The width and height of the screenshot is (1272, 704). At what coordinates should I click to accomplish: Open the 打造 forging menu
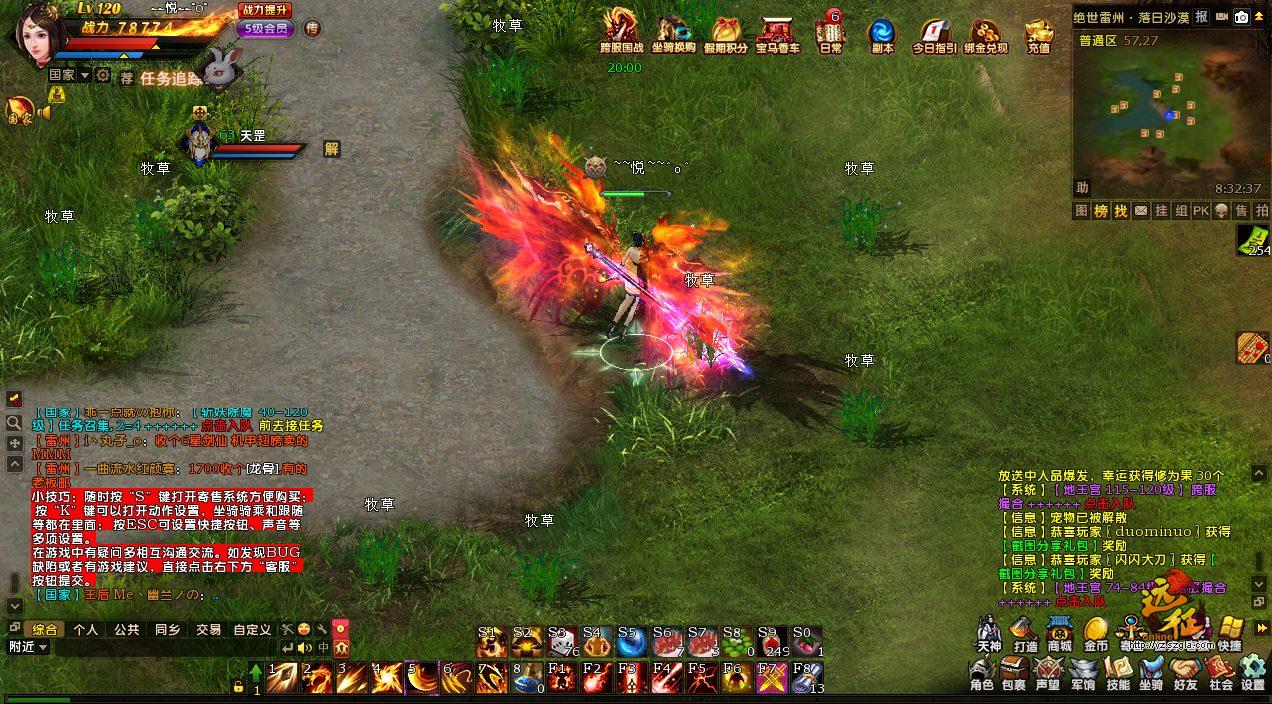pos(1025,634)
